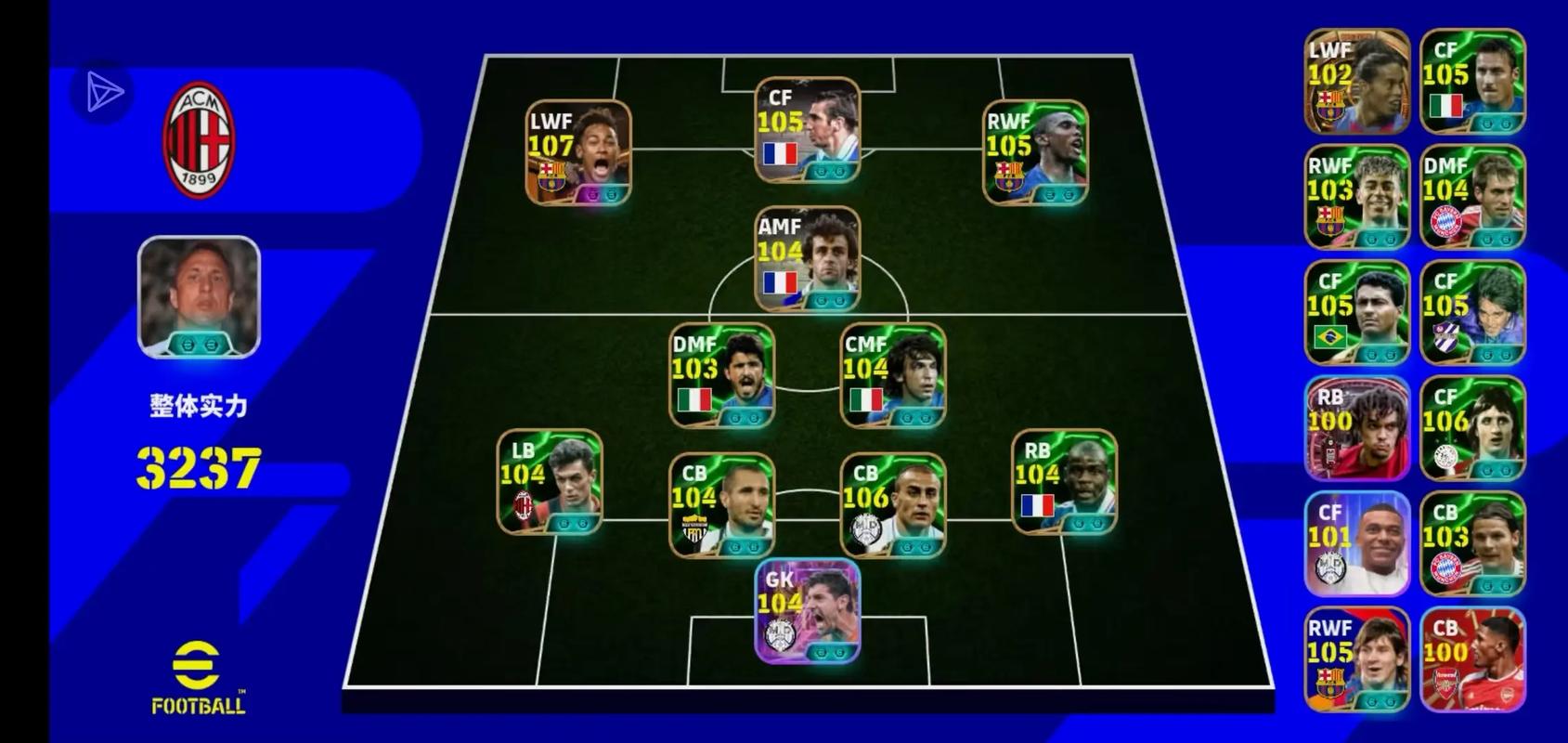Image resolution: width=1568 pixels, height=743 pixels.
Task: Select the LB 104 defender card
Action: point(550,482)
